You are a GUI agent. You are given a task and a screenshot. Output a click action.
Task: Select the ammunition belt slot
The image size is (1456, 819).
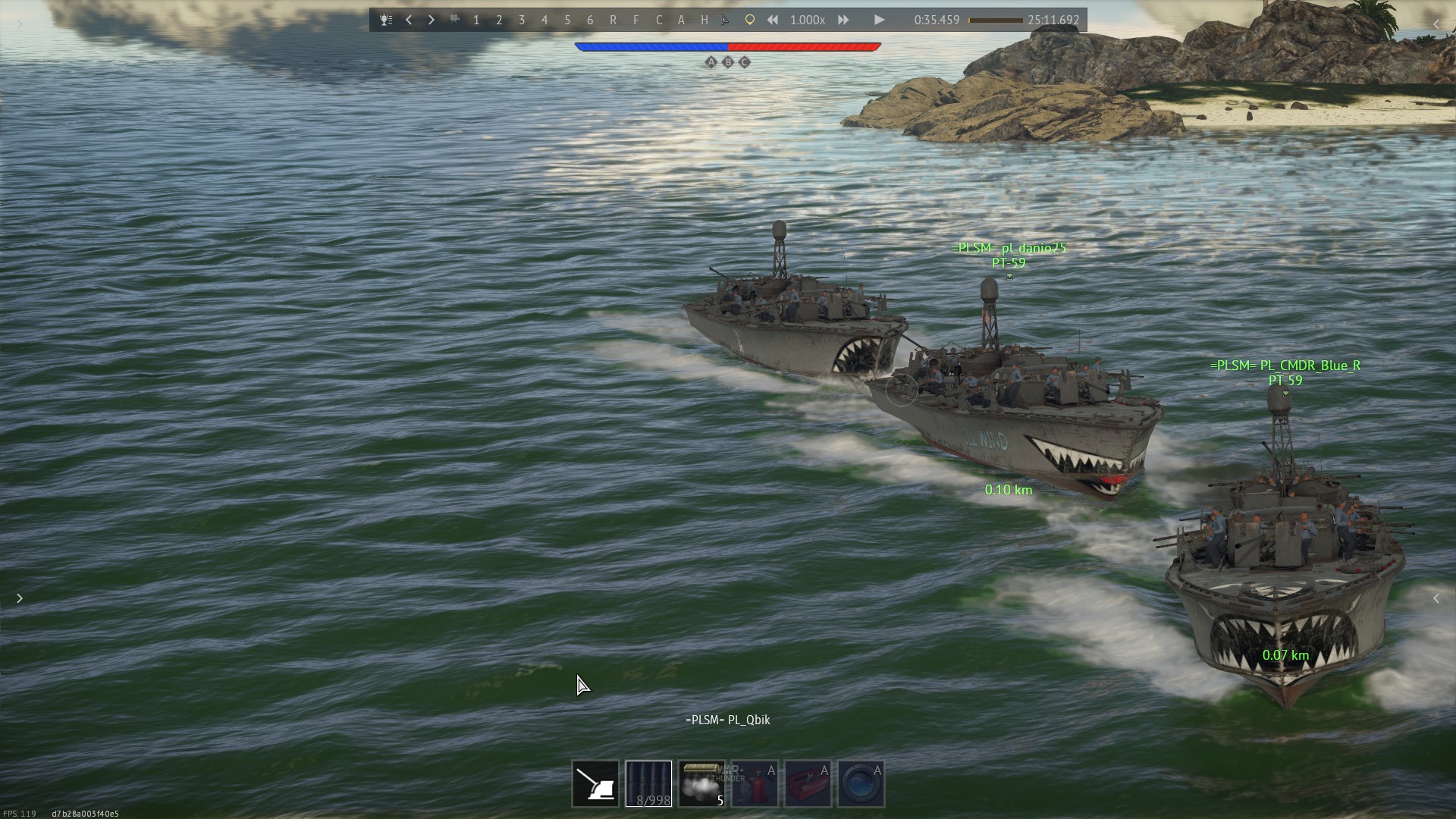(648, 784)
